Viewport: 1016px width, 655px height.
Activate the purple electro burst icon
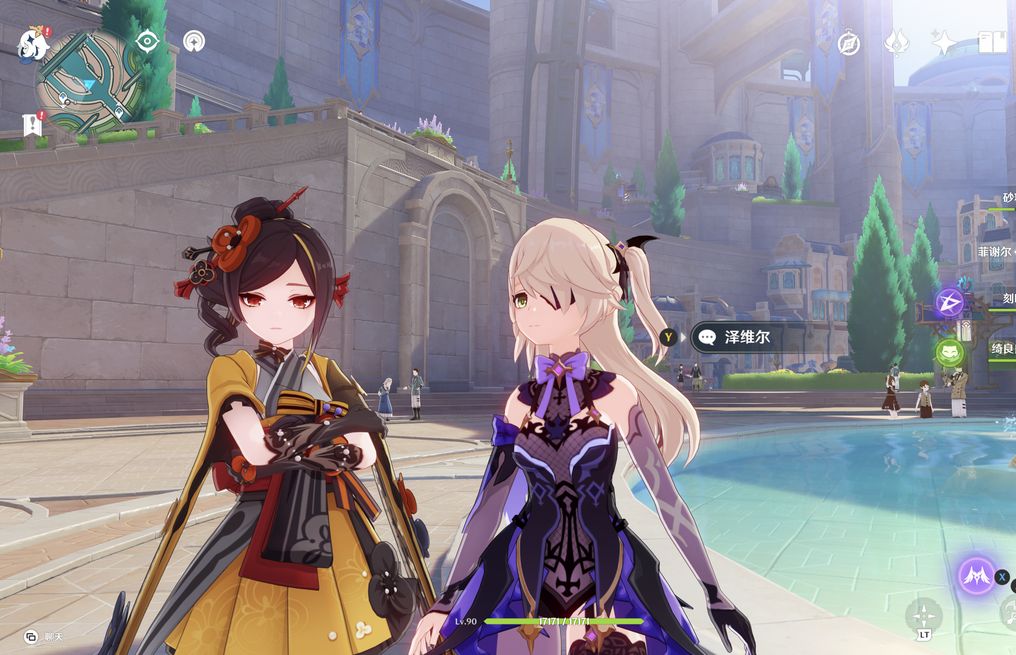click(949, 301)
